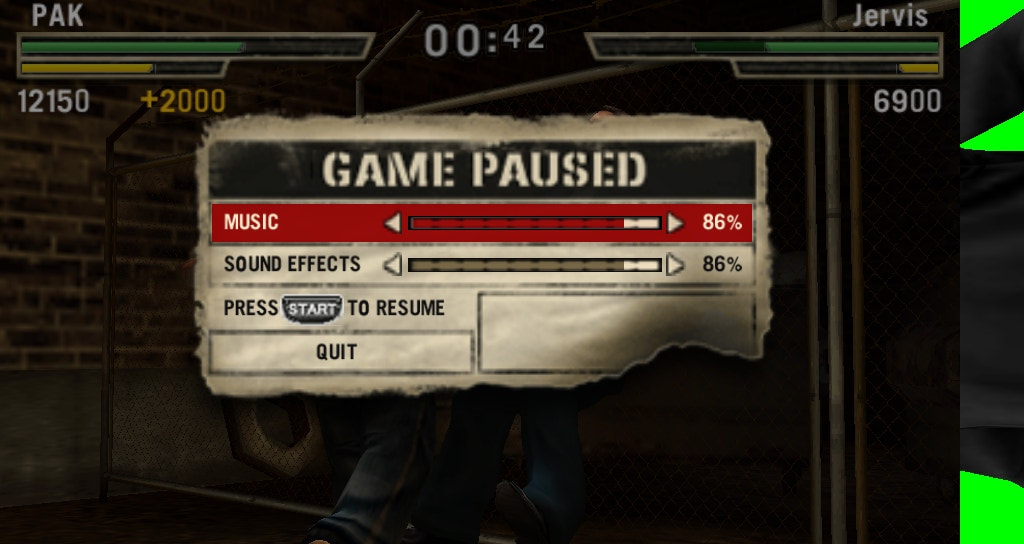Select the Sound Effects menu row
This screenshot has width=1024, height=544.
292,265
